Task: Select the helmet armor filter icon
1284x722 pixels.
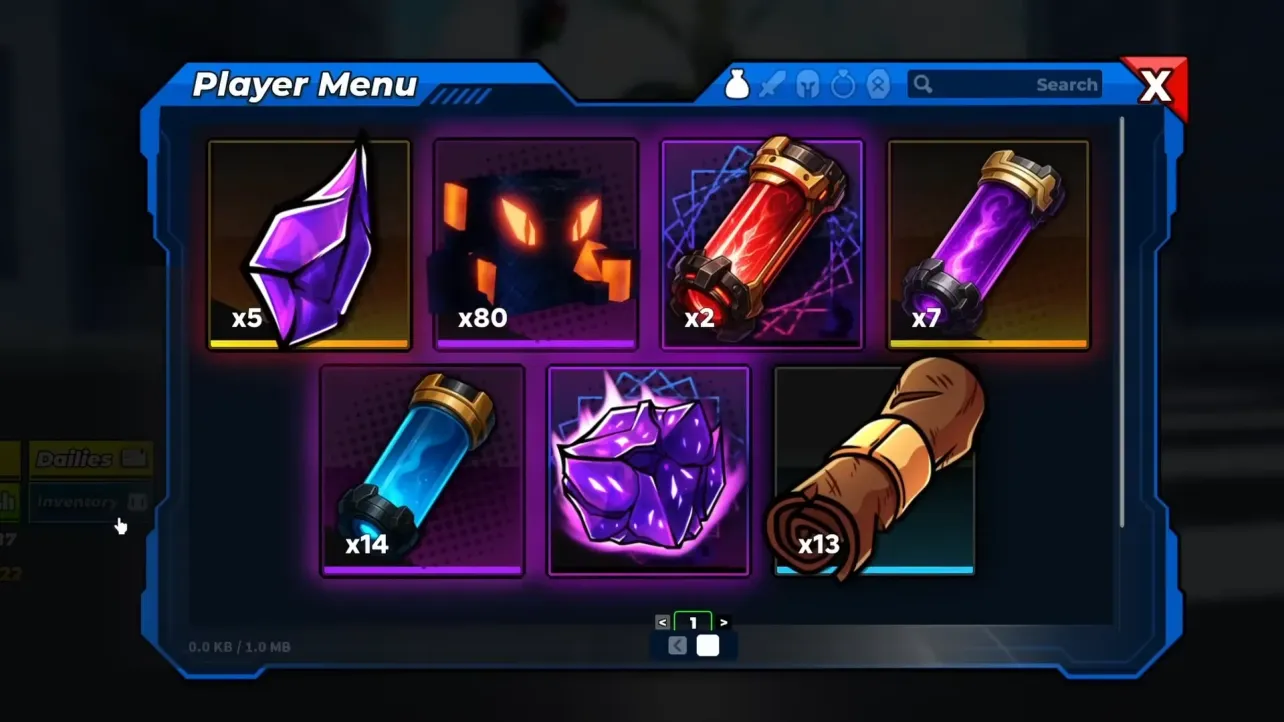Action: click(808, 84)
